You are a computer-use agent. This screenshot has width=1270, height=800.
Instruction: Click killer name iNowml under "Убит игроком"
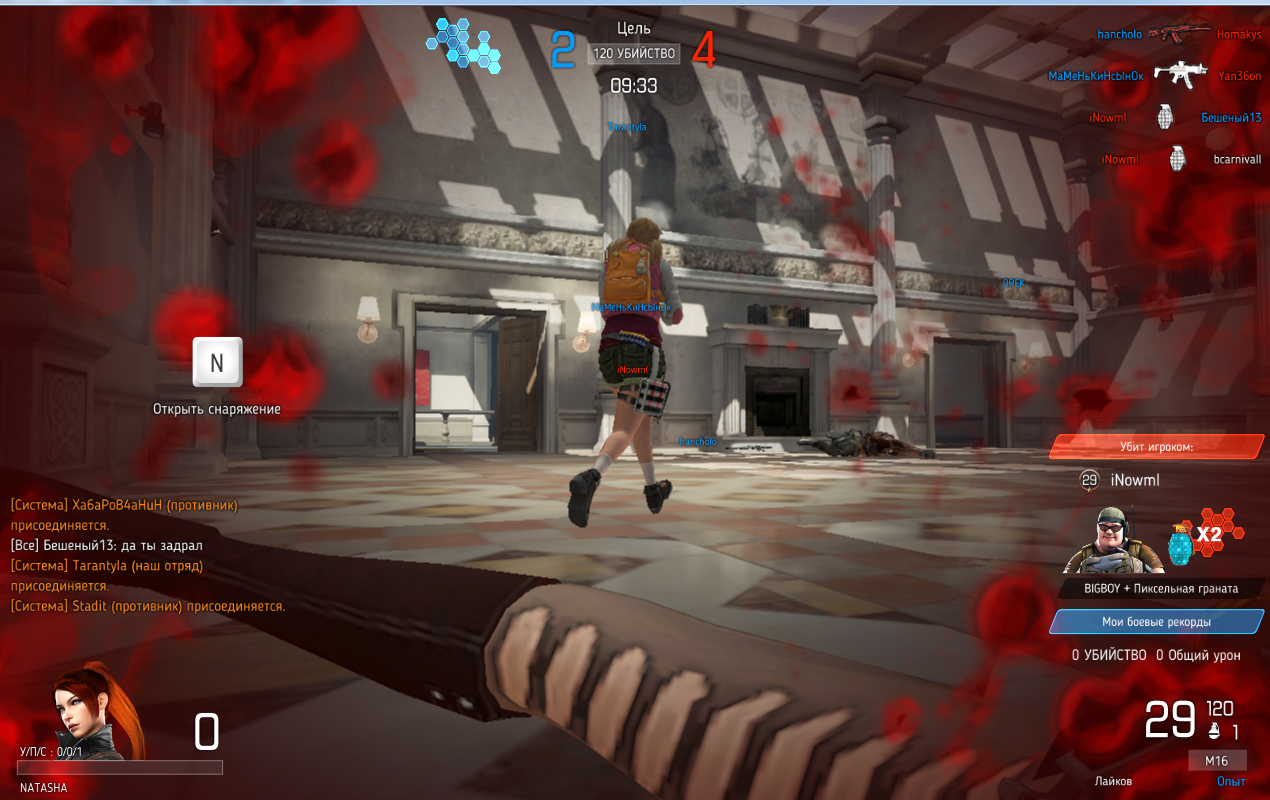point(1135,480)
